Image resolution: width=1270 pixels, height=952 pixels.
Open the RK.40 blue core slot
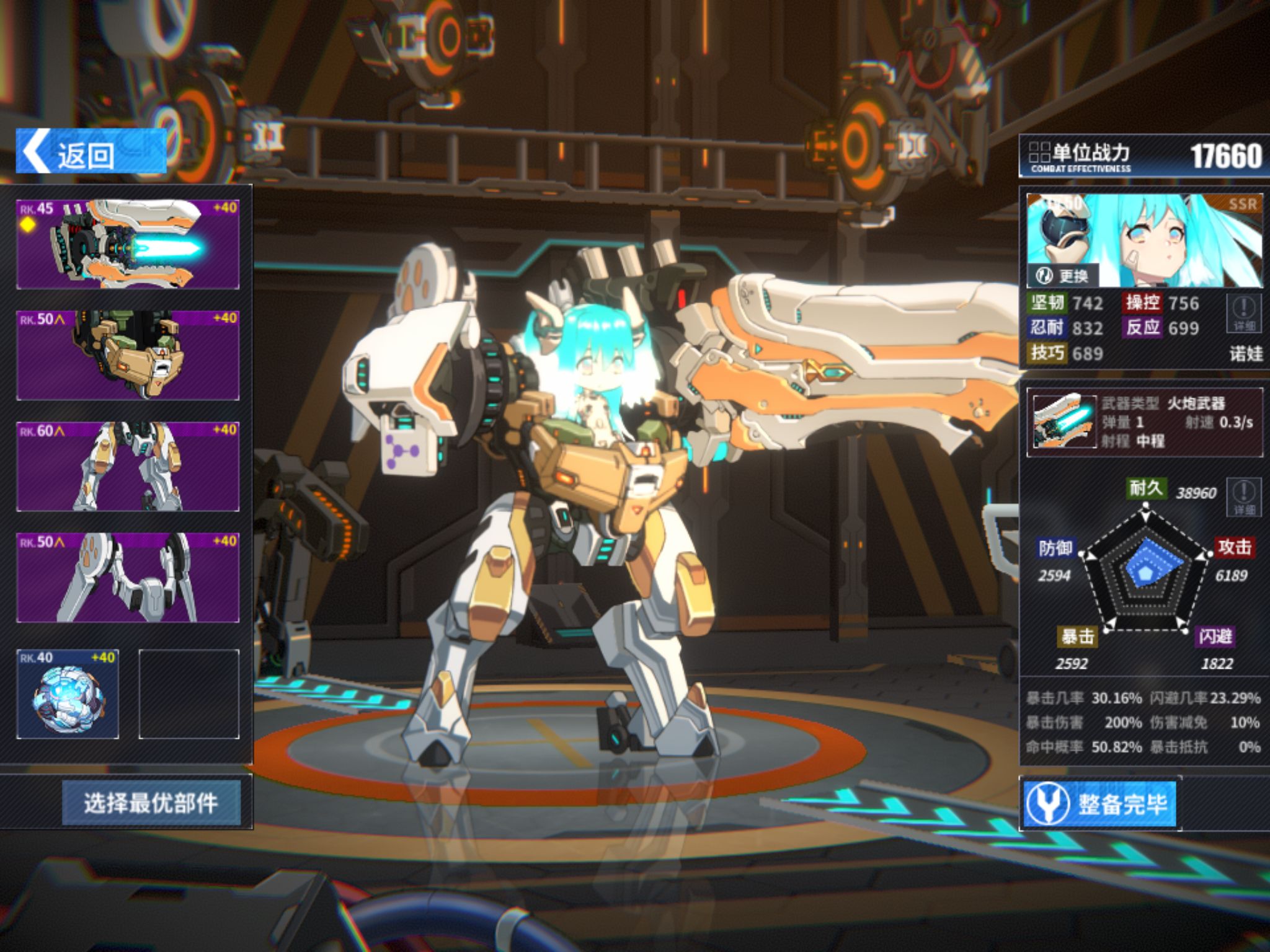tap(68, 694)
